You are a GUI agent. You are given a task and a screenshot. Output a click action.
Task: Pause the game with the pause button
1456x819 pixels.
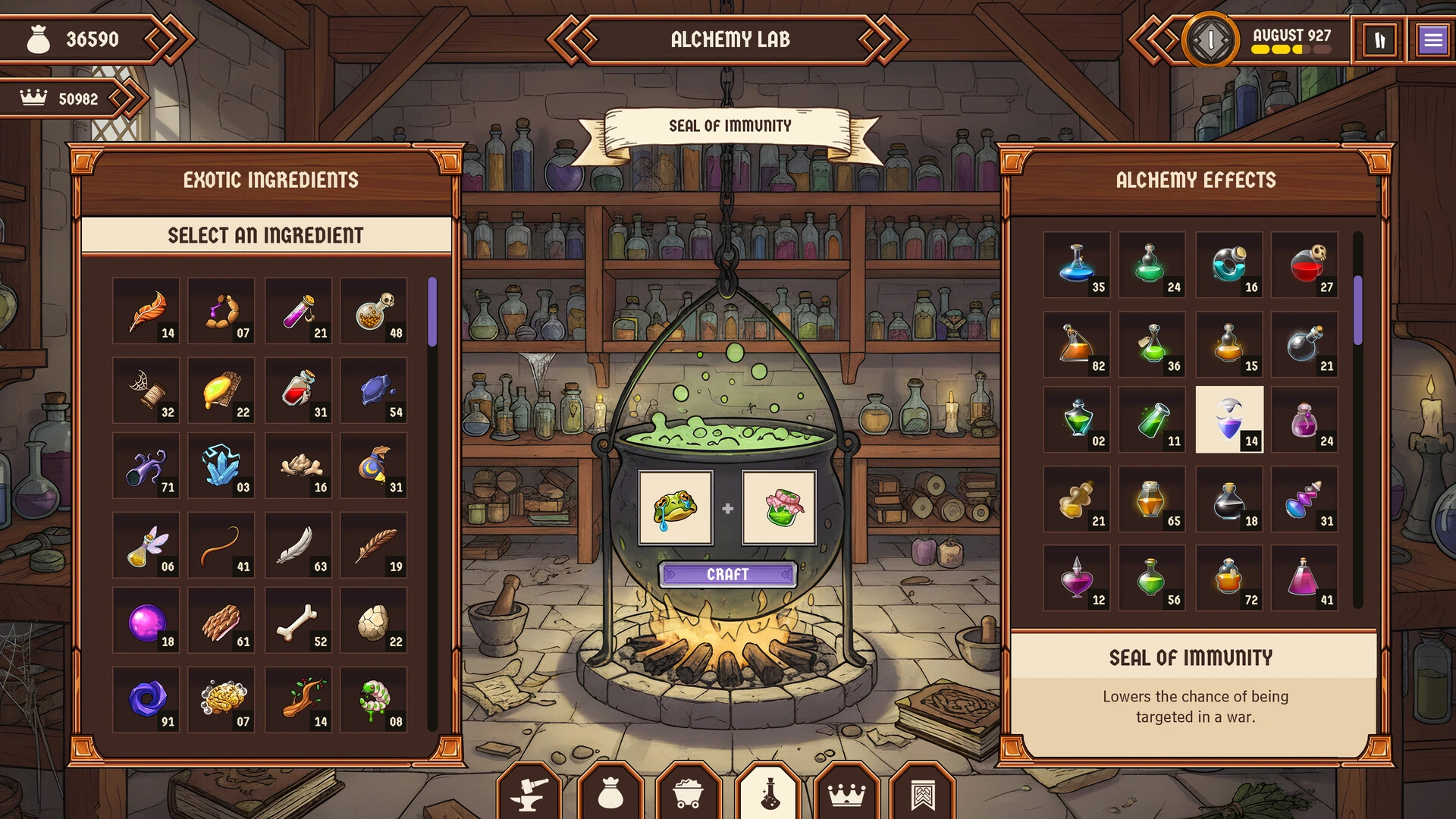point(1379,40)
